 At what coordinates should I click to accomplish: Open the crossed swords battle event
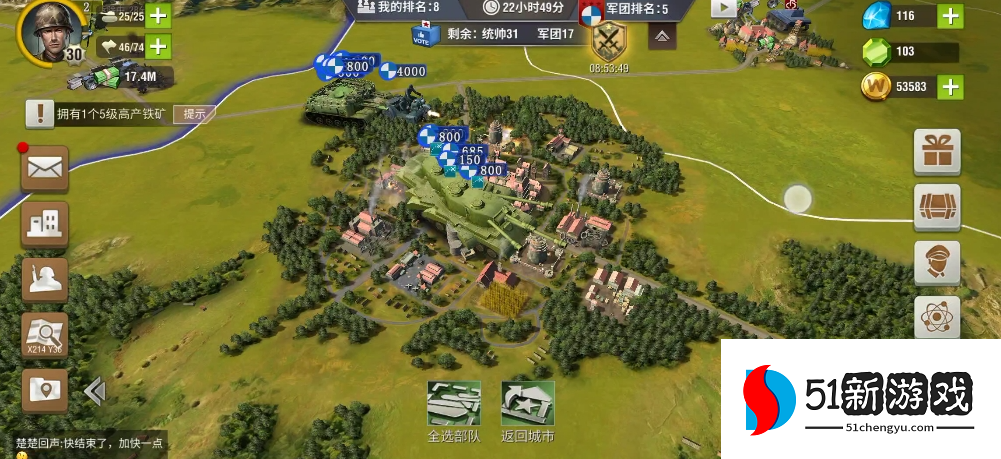(x=607, y=42)
